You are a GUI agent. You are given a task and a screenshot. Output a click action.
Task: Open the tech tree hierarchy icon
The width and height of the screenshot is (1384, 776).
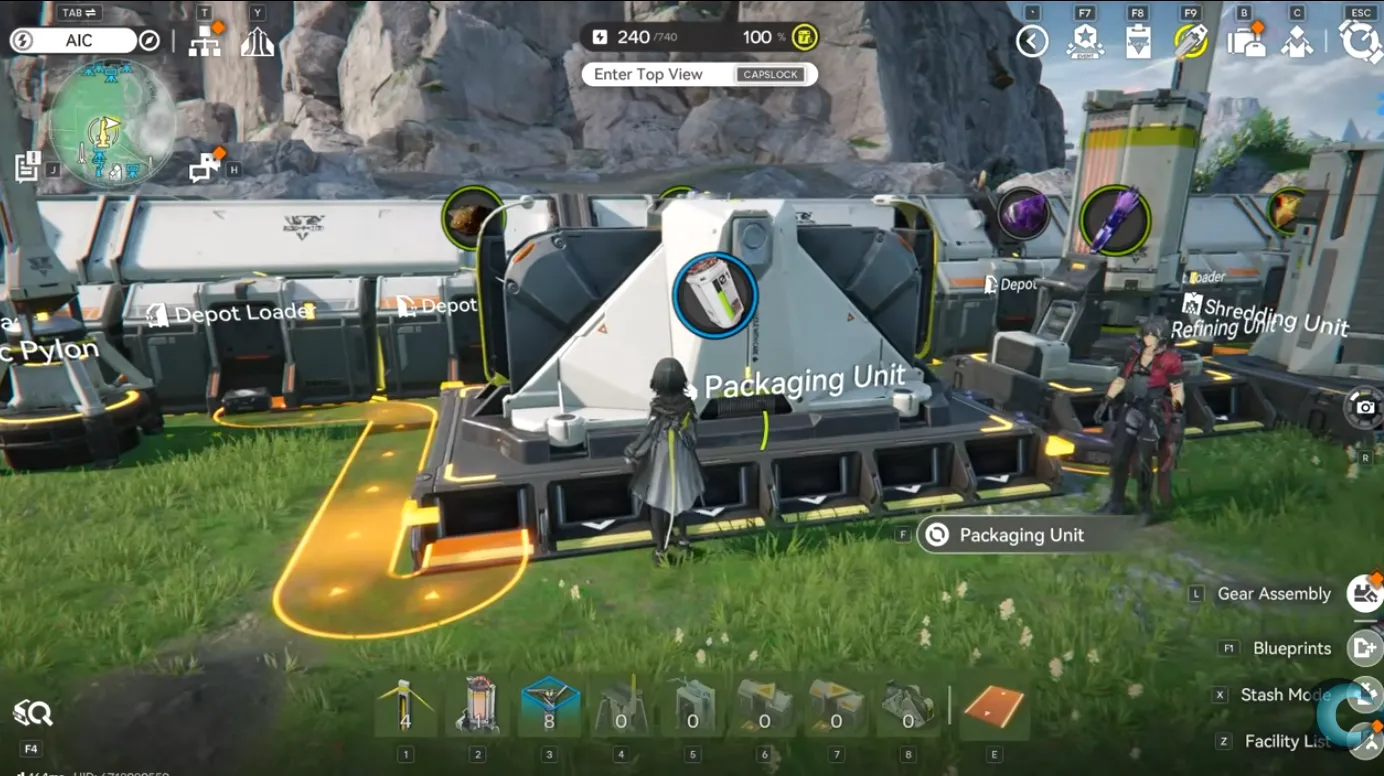pos(205,42)
